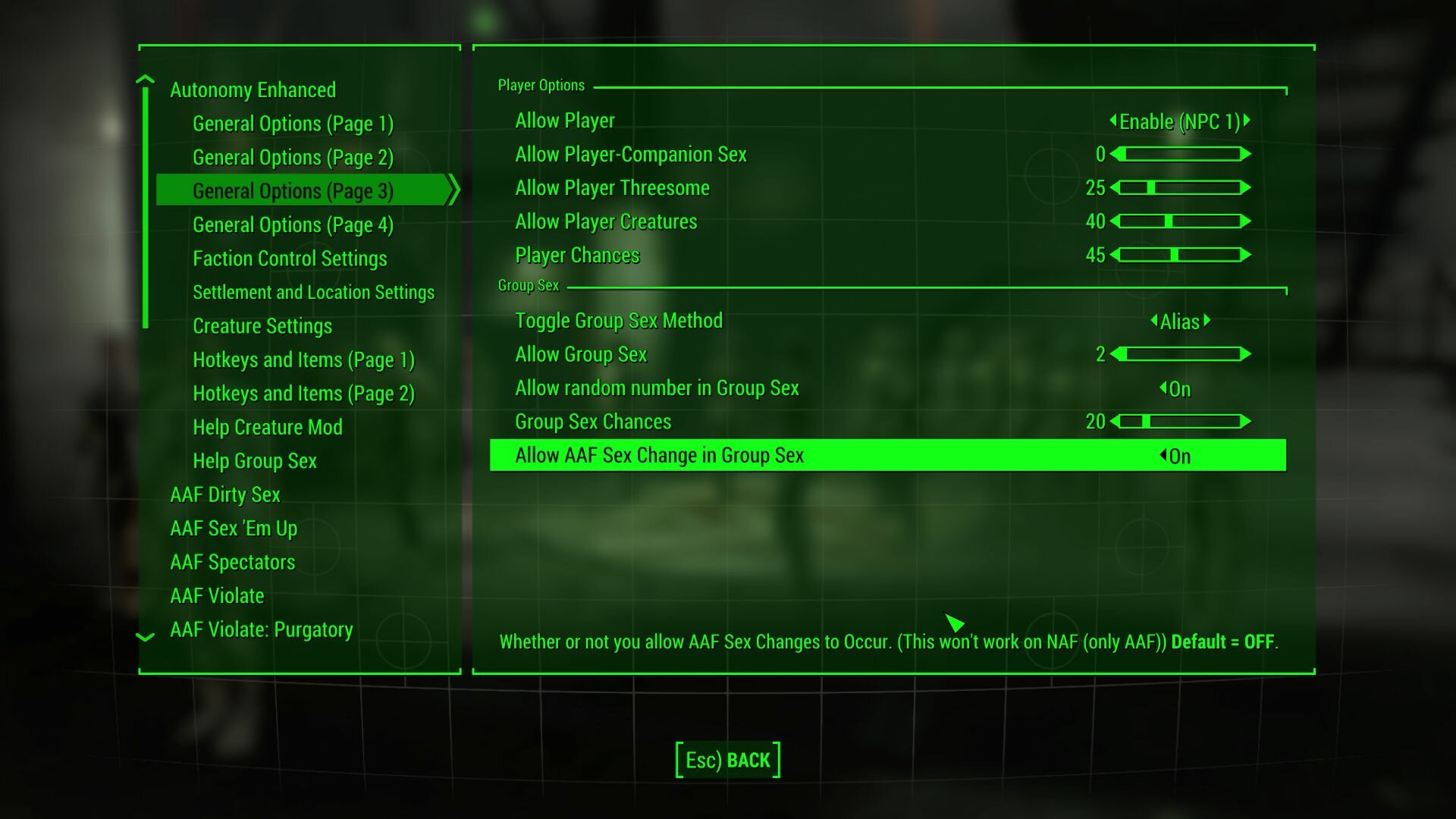The image size is (1456, 819).
Task: Open Help Creature Mod page
Action: click(x=268, y=428)
